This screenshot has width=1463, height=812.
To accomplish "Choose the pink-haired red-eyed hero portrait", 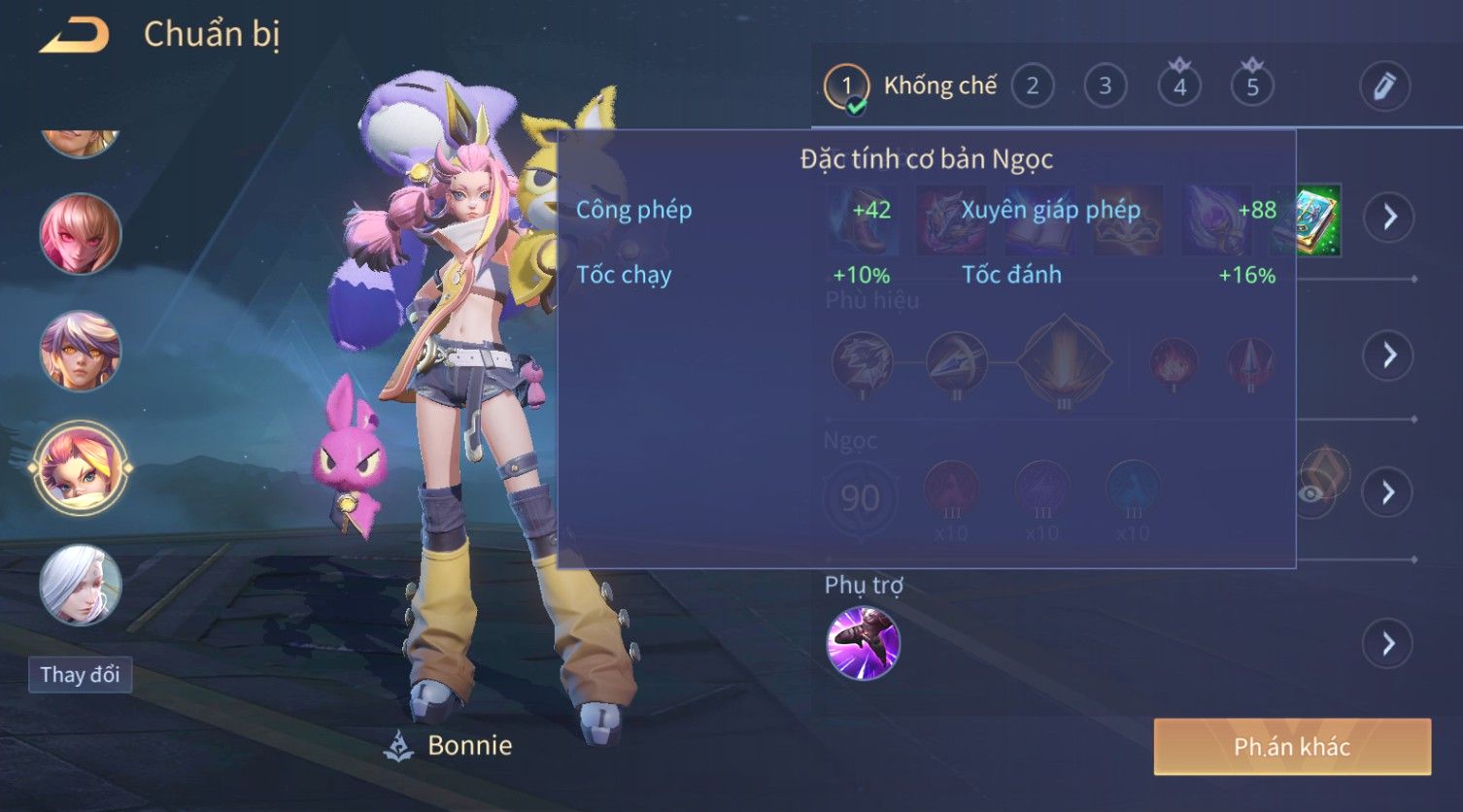I will click(x=80, y=234).
